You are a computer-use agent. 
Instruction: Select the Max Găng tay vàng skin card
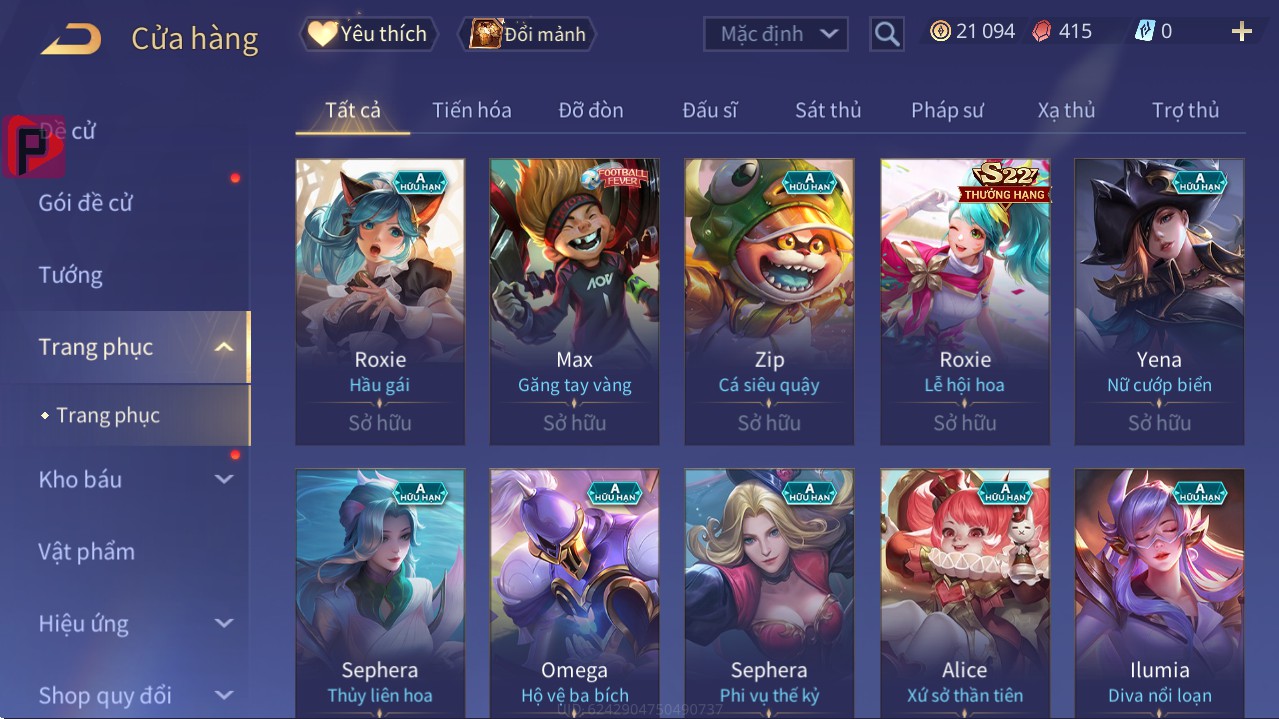pyautogui.click(x=574, y=301)
